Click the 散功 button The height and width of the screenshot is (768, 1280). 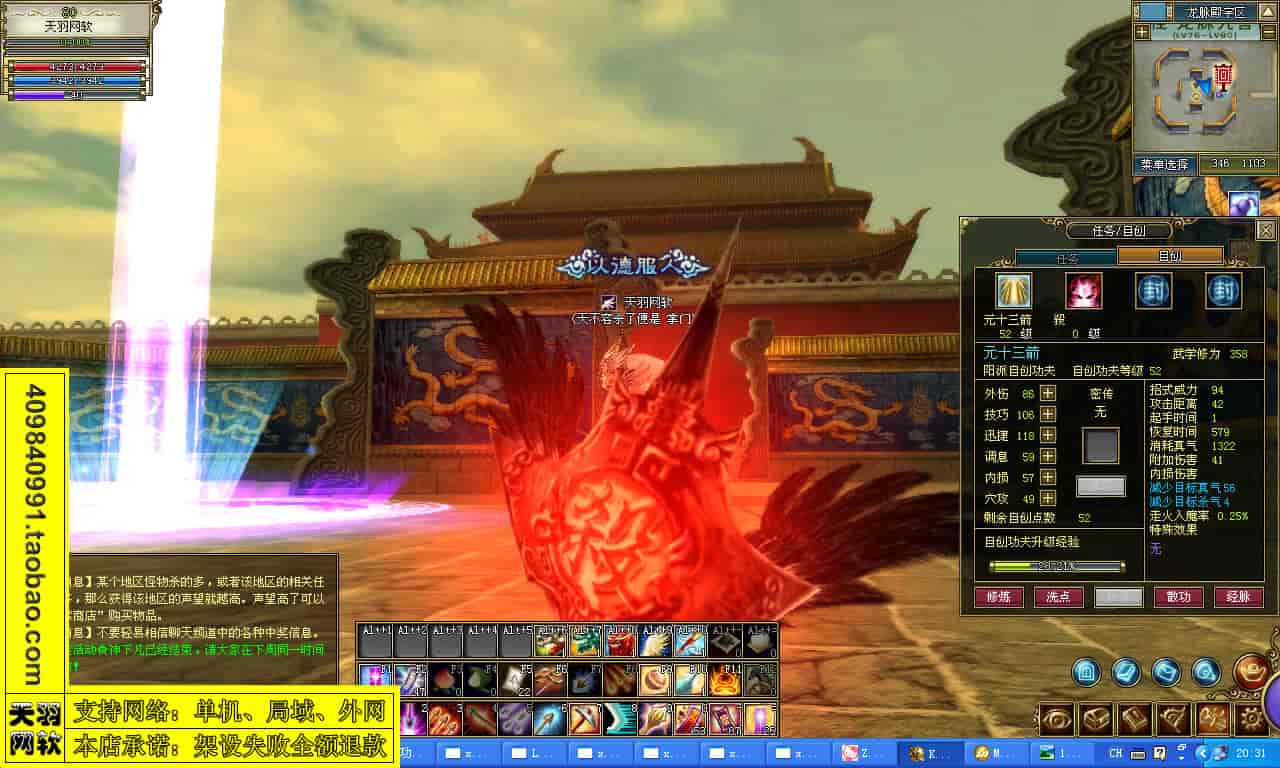point(1179,597)
